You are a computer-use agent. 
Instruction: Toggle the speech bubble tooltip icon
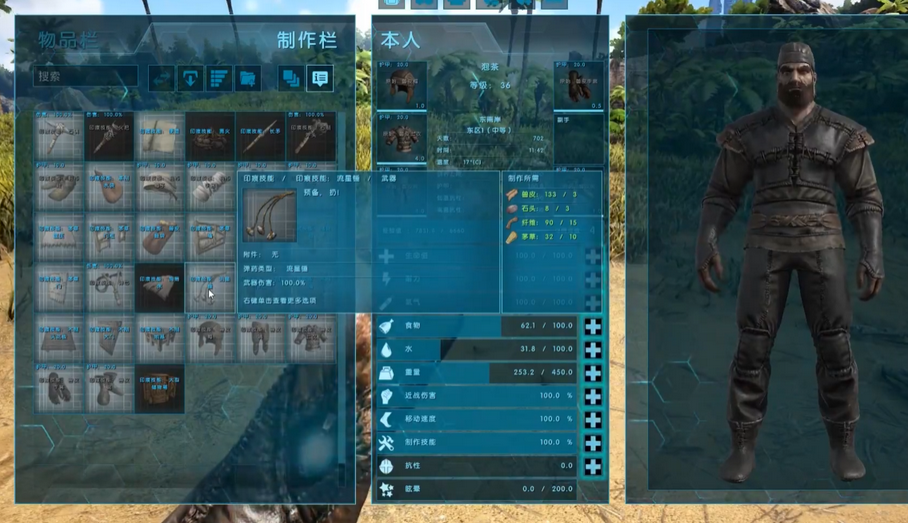click(319, 77)
